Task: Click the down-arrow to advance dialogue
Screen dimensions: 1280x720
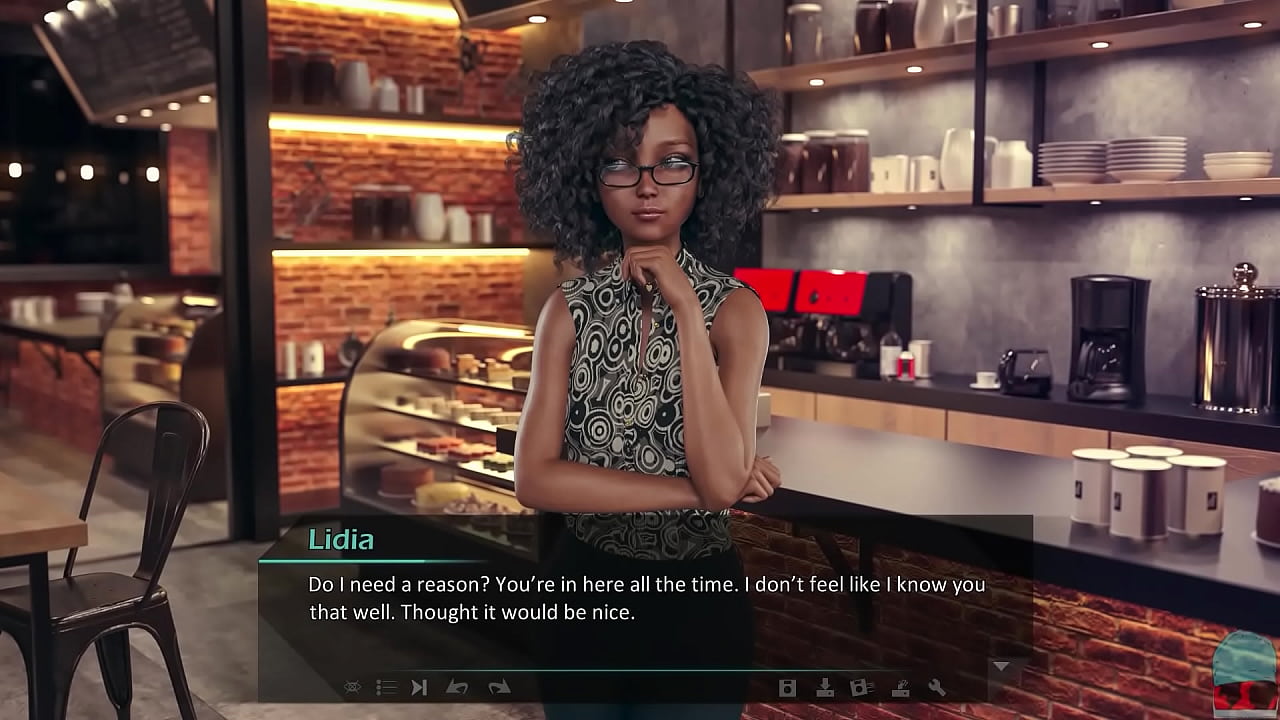Action: point(1001,666)
